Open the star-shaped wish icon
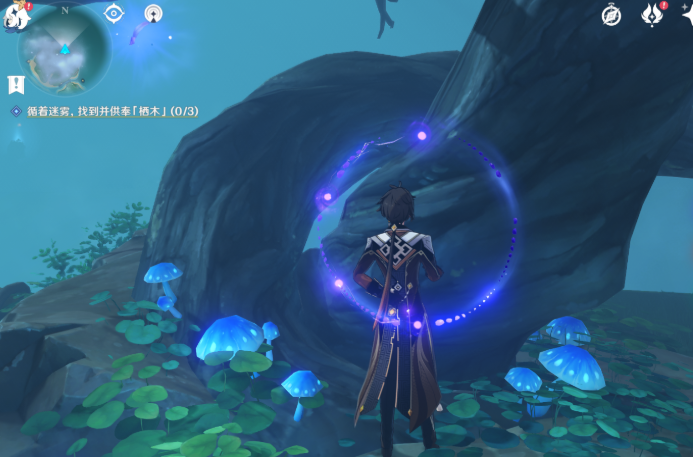Image resolution: width=693 pixels, height=457 pixels. 687,15
